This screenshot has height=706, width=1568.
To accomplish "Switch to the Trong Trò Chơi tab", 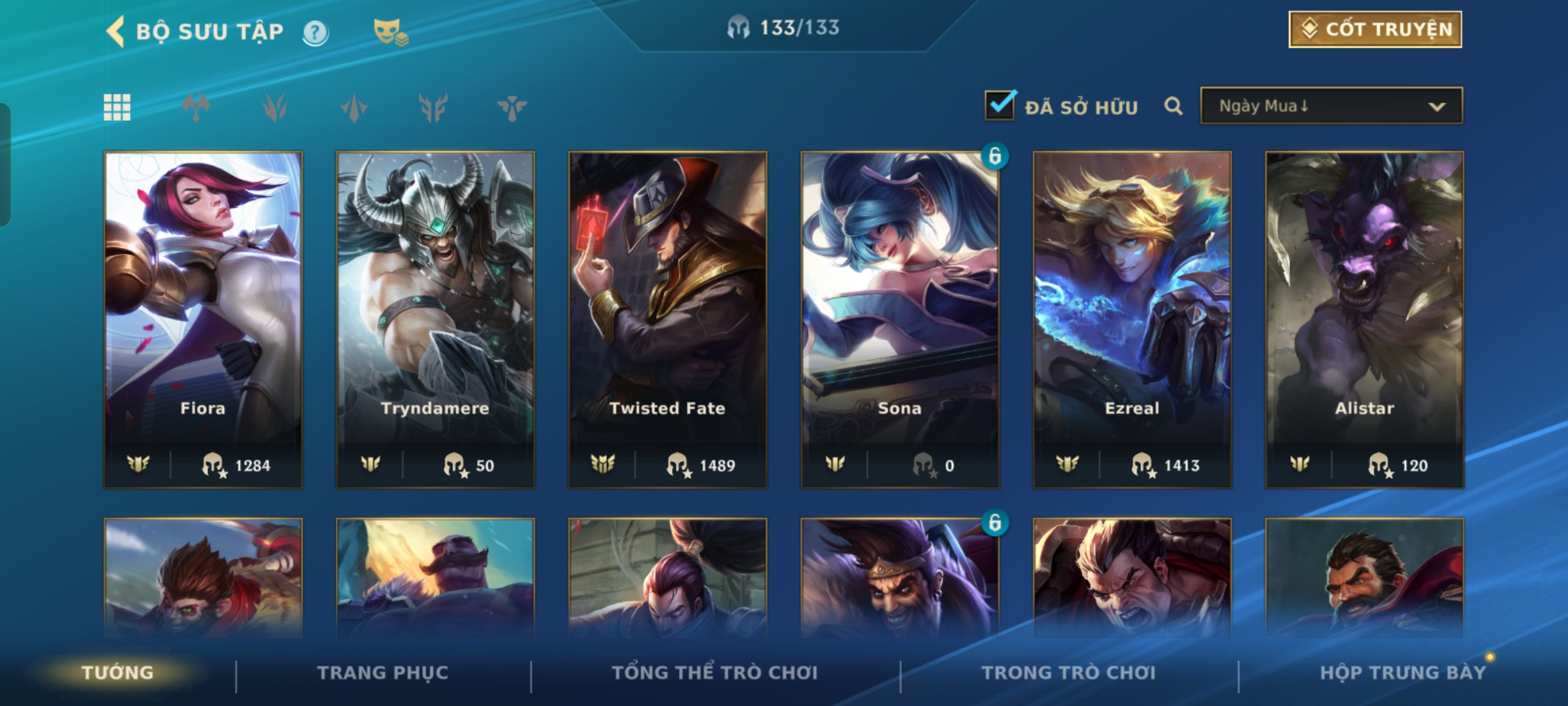I will [1068, 673].
